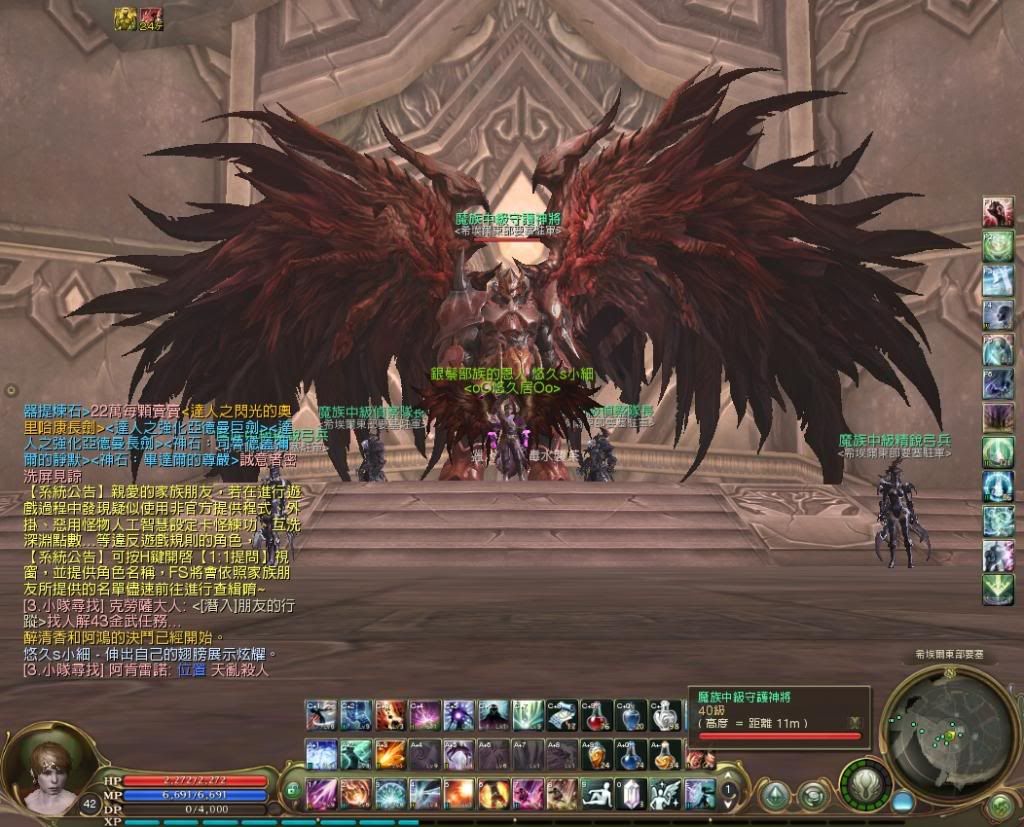This screenshot has width=1024, height=827.
Task: Use the red health potion slot
Action: pos(597,716)
